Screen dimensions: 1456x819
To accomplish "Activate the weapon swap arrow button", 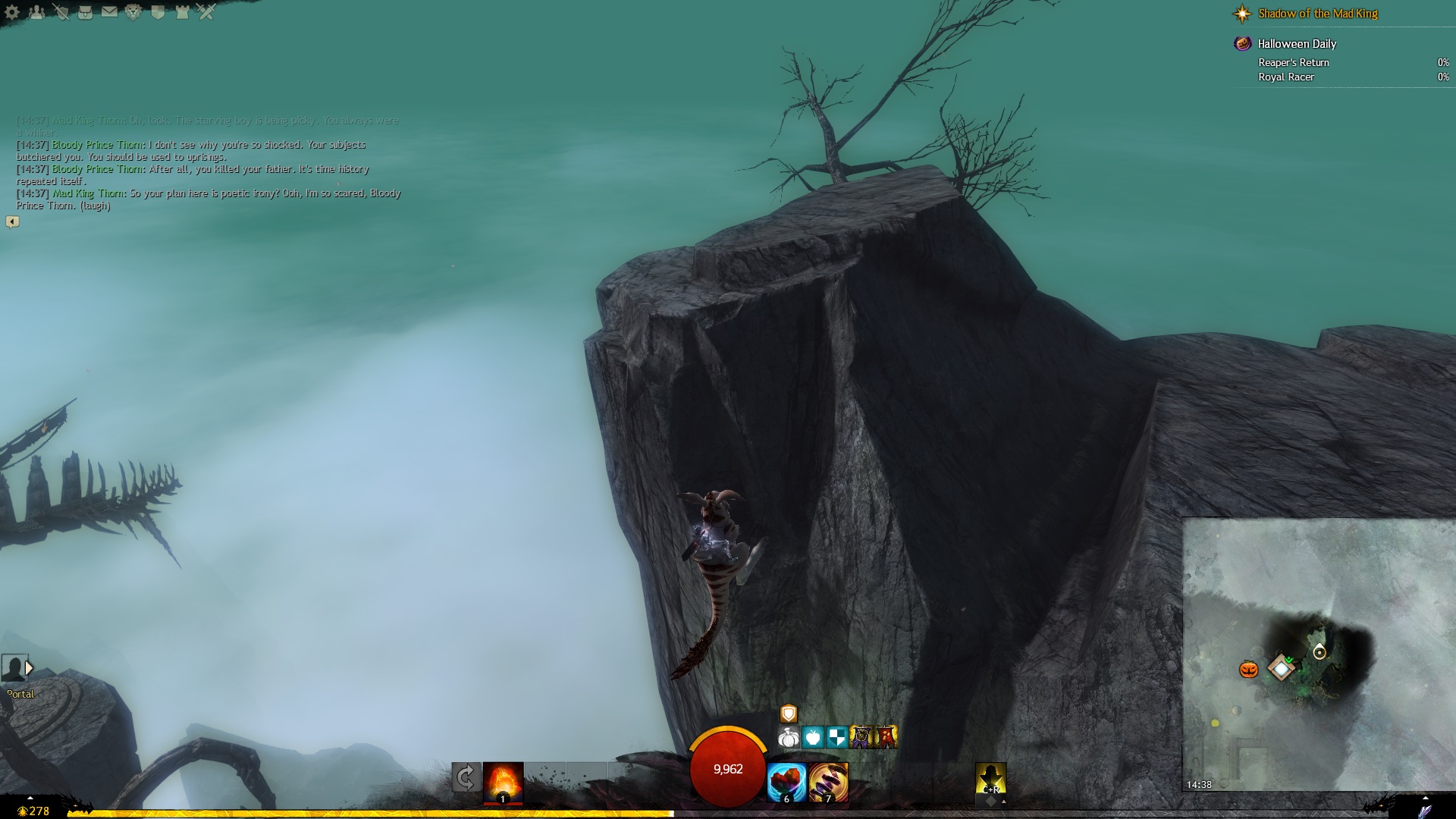I will point(466,777).
